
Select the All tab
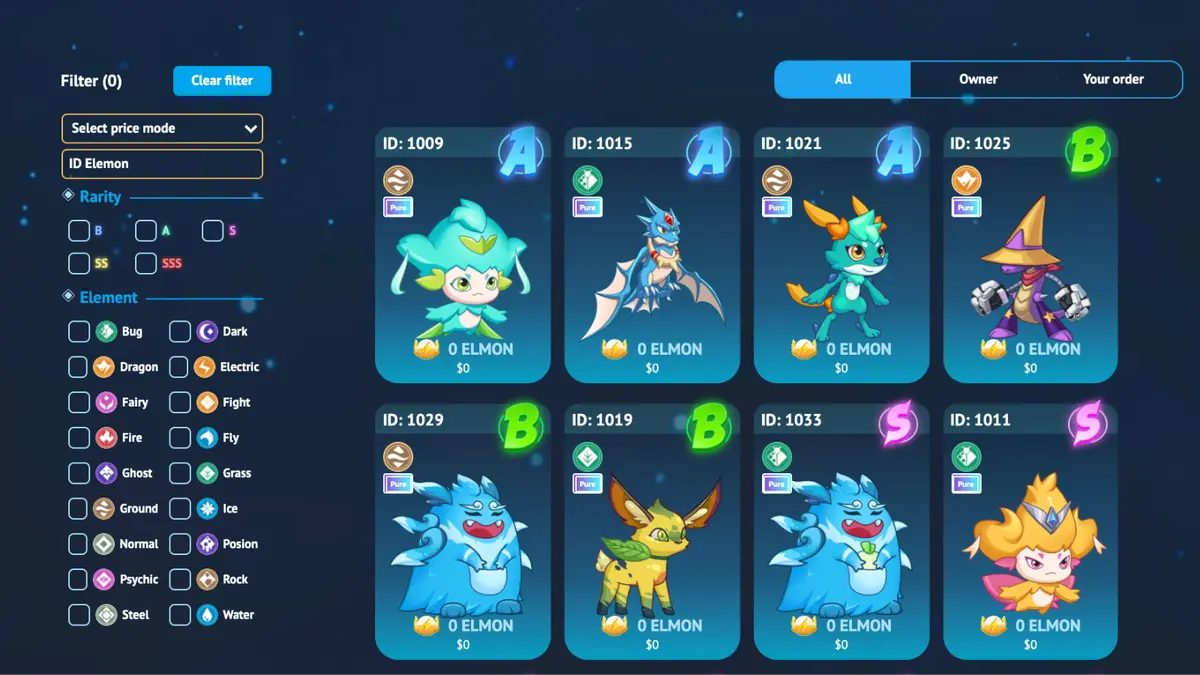(x=843, y=79)
